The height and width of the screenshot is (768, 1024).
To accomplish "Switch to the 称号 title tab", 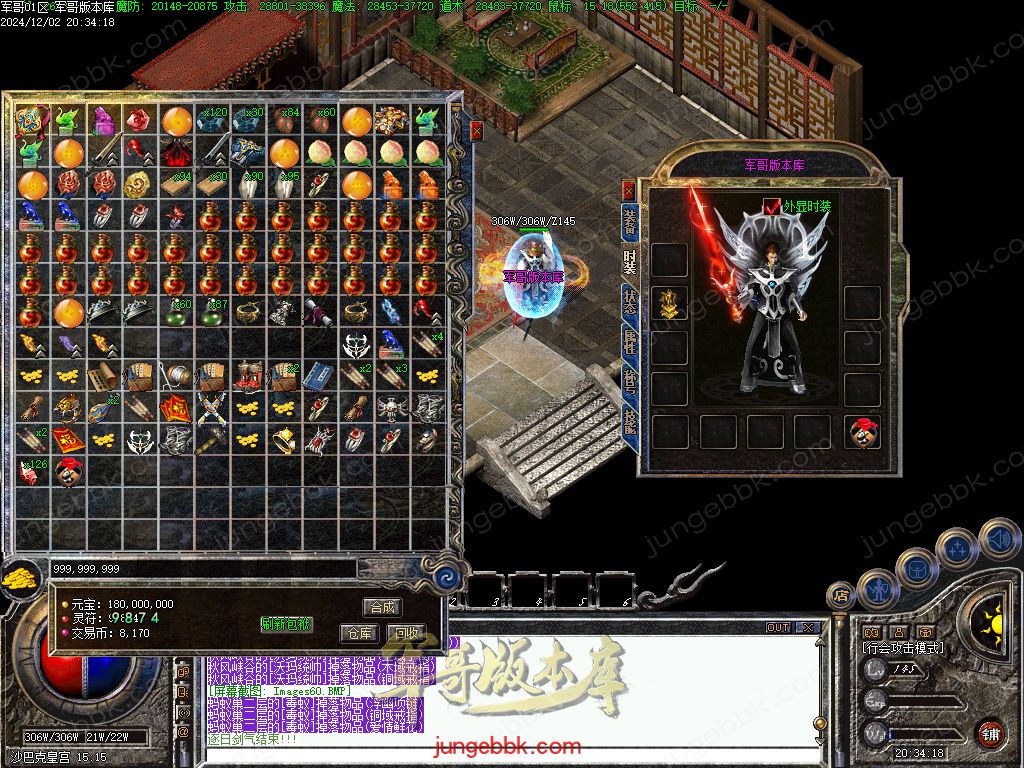I will coord(630,381).
